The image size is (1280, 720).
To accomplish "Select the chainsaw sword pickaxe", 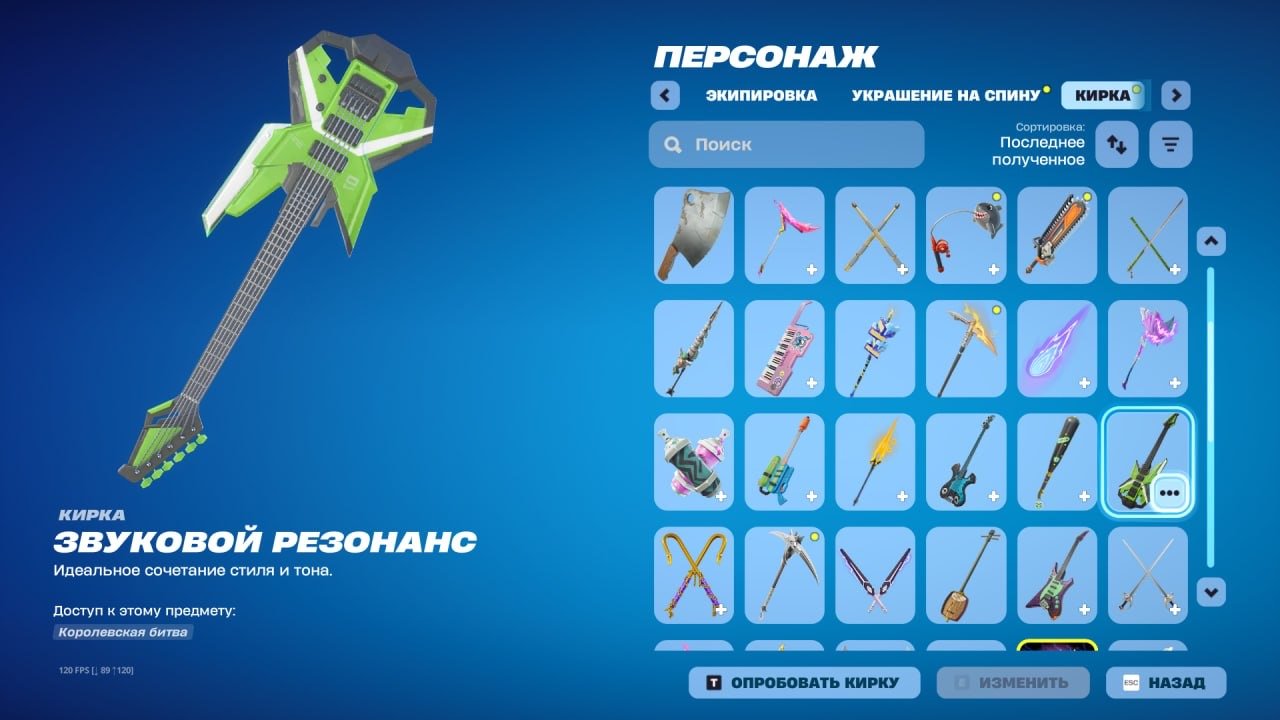I will [x=1057, y=235].
